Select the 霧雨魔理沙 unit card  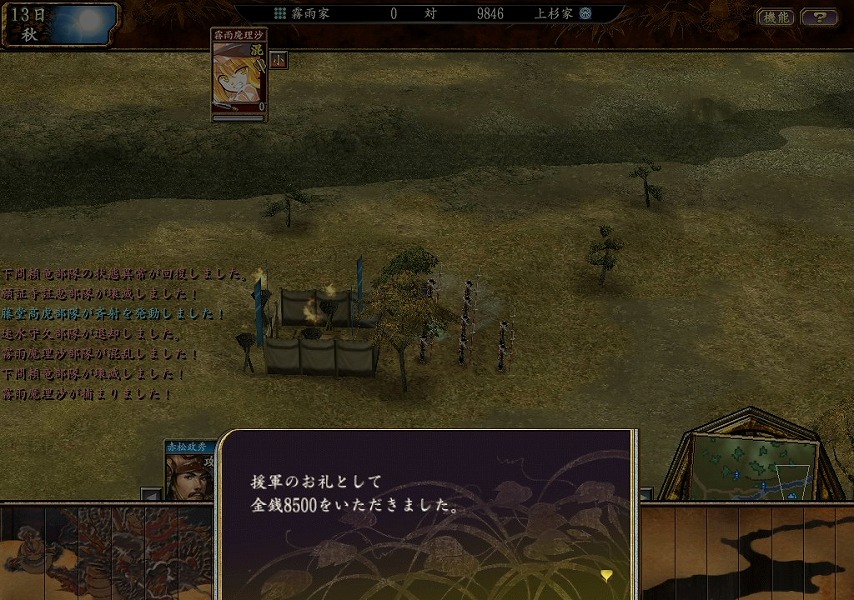[240, 74]
